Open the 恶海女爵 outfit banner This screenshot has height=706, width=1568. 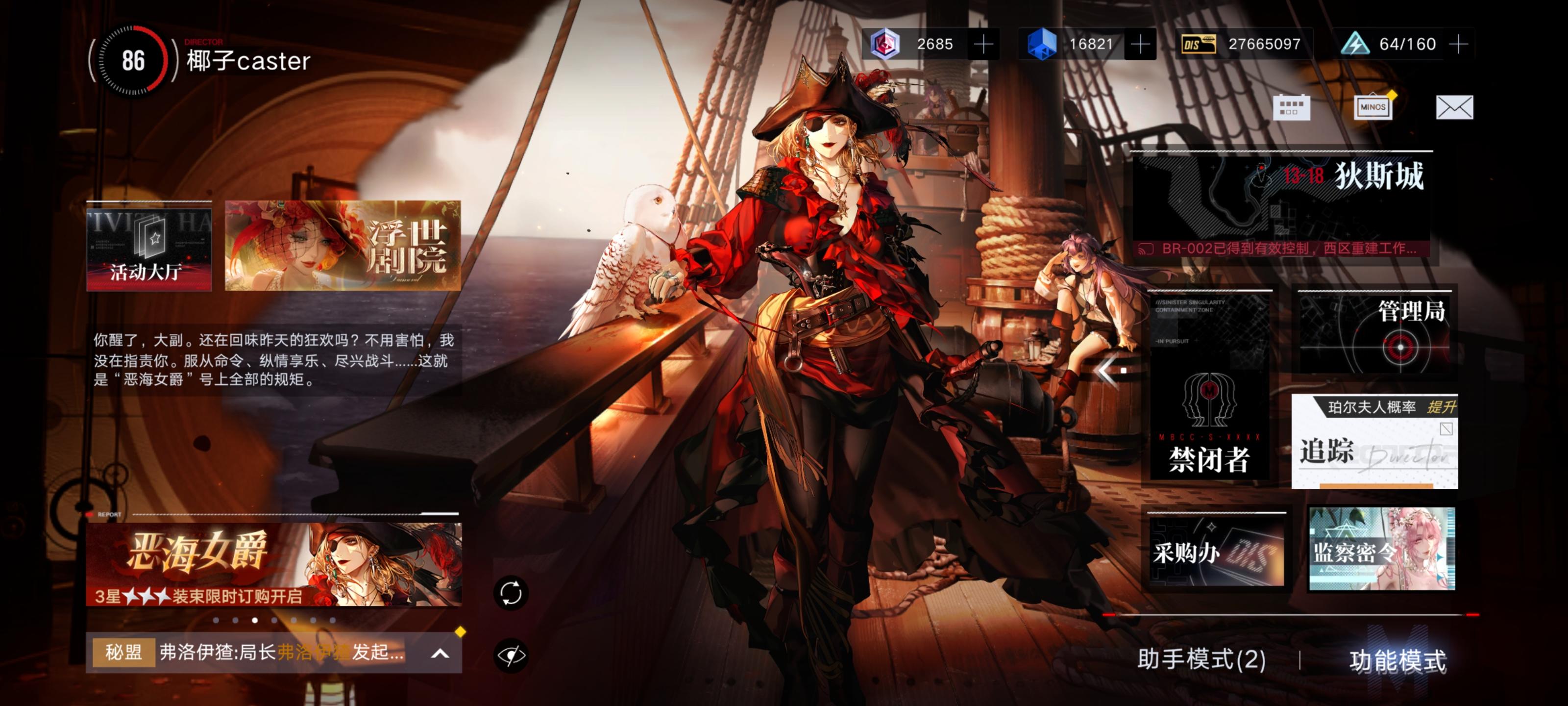(274, 564)
